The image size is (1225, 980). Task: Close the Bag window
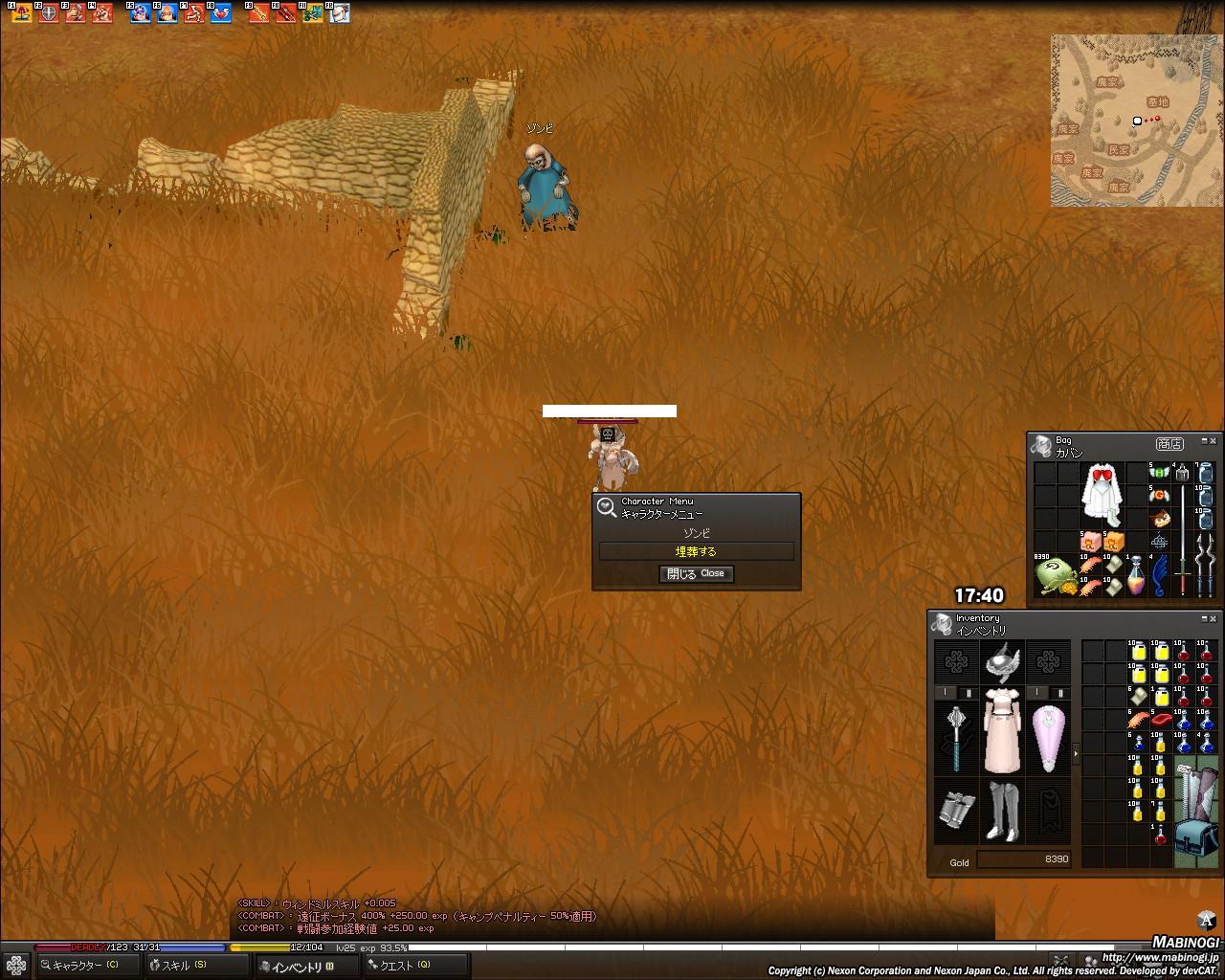[x=1213, y=439]
